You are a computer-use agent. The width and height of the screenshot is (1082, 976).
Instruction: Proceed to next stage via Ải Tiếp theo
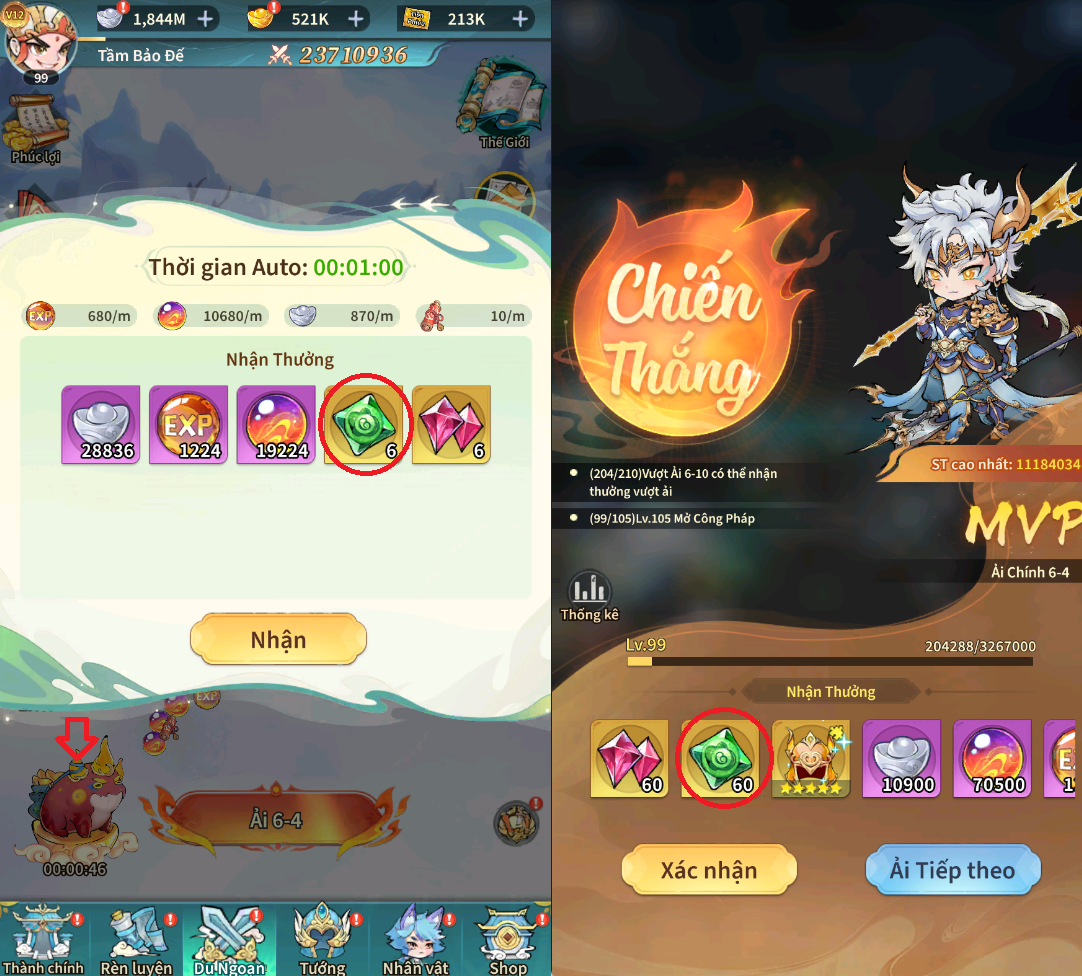coord(951,870)
